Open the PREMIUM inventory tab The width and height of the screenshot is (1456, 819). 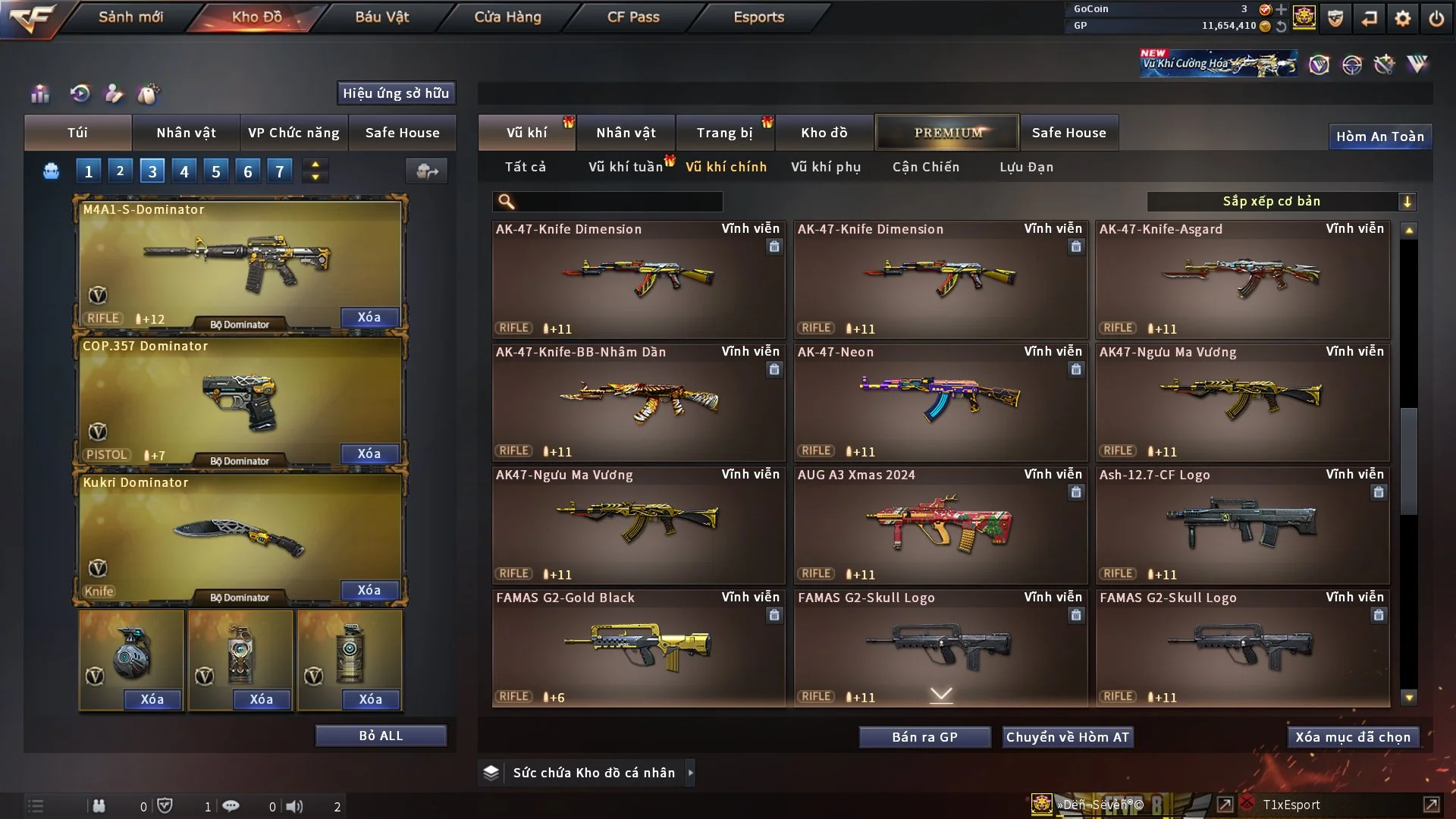(x=947, y=133)
